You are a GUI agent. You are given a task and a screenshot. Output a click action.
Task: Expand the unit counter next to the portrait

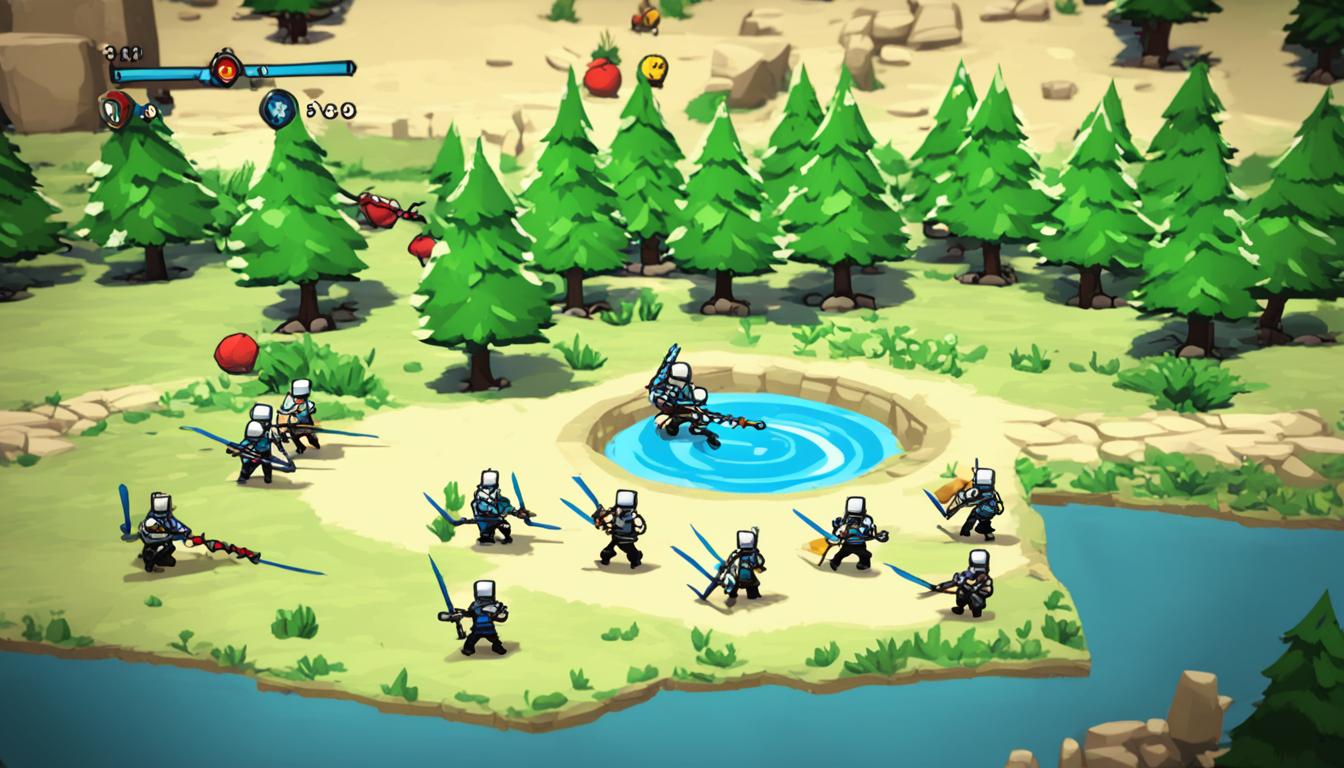(x=124, y=53)
